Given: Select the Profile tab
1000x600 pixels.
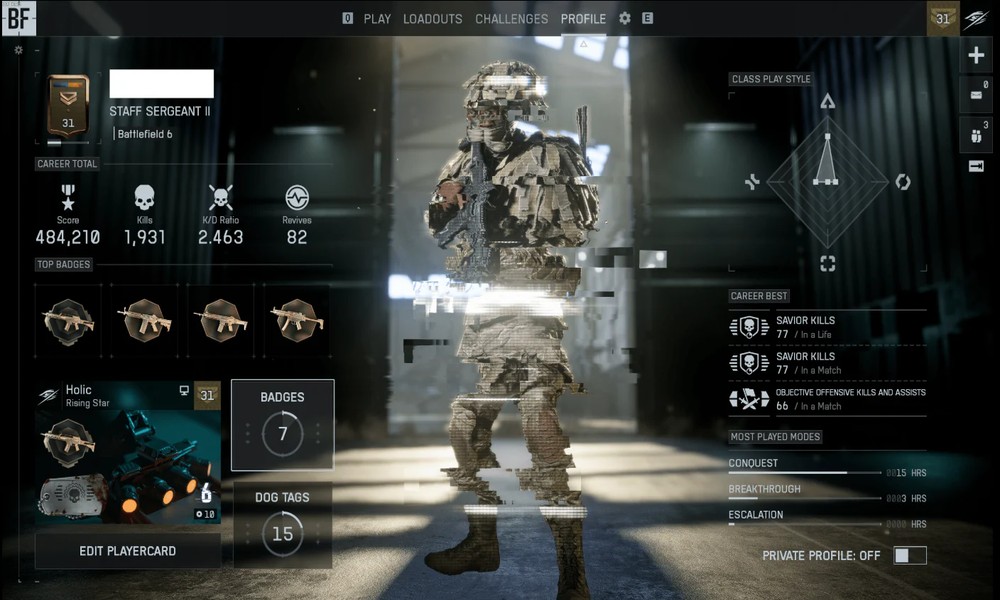Looking at the screenshot, I should tap(583, 18).
